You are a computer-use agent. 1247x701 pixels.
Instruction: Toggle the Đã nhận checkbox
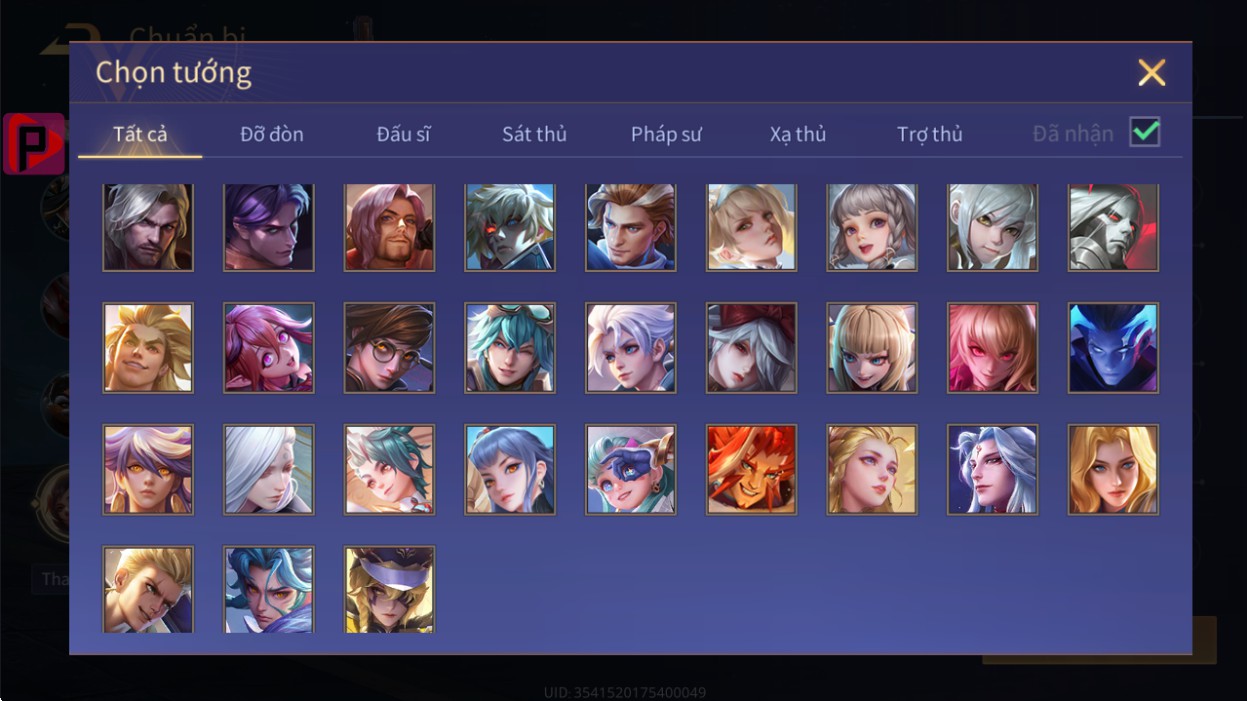[x=1144, y=132]
